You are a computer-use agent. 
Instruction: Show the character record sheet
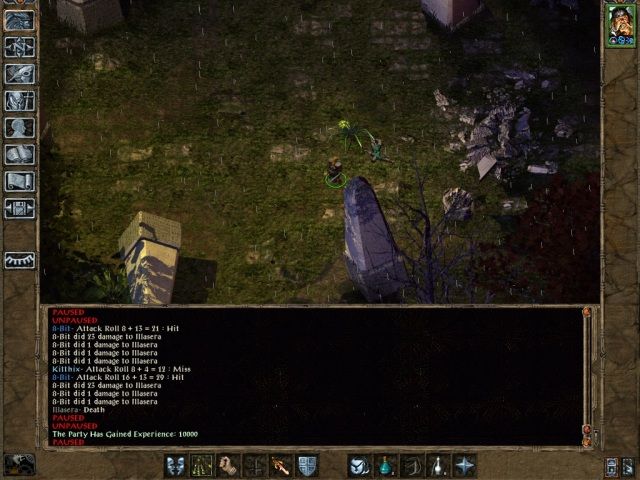19,128
